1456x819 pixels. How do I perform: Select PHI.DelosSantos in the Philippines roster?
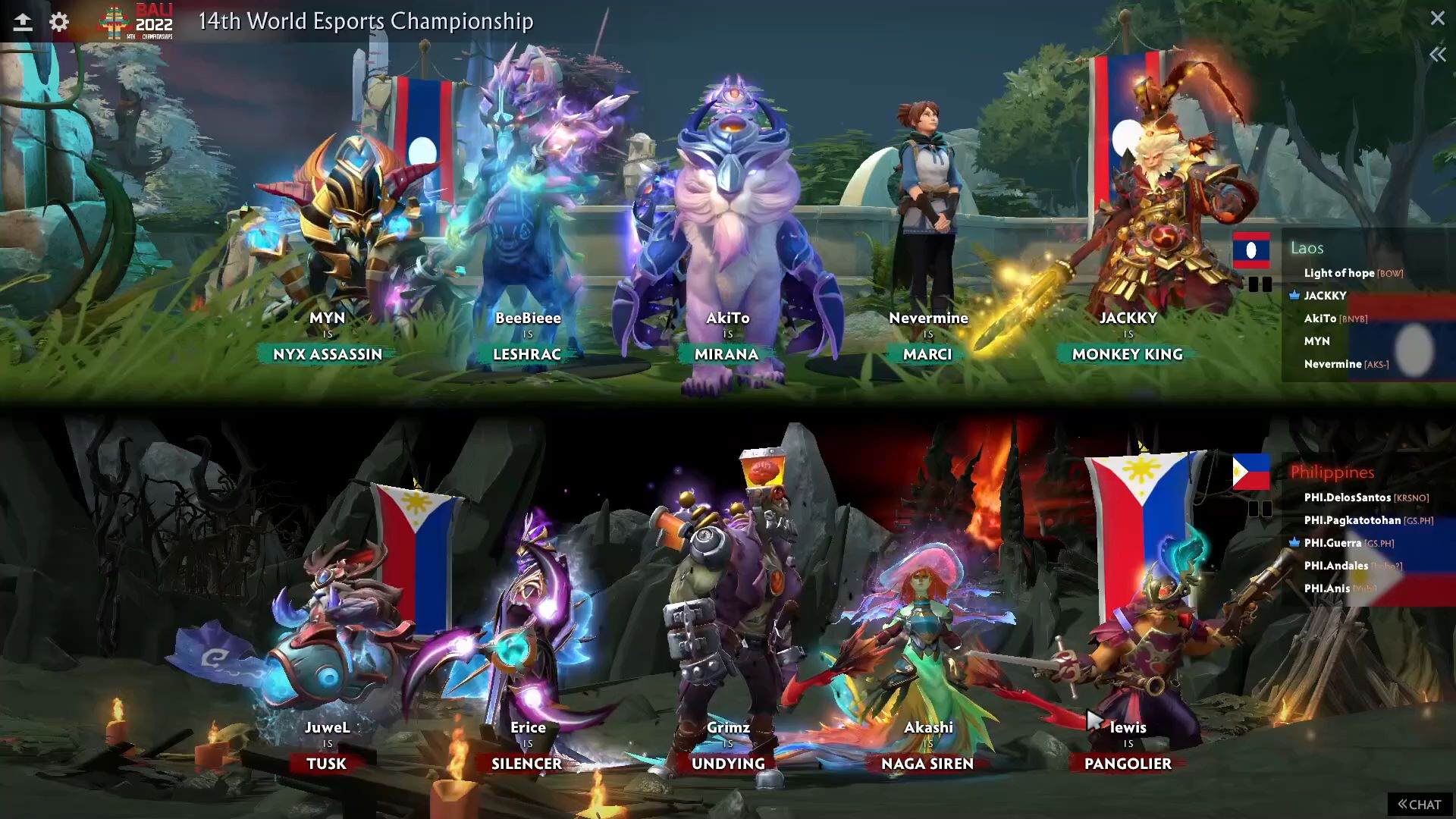tap(1347, 497)
